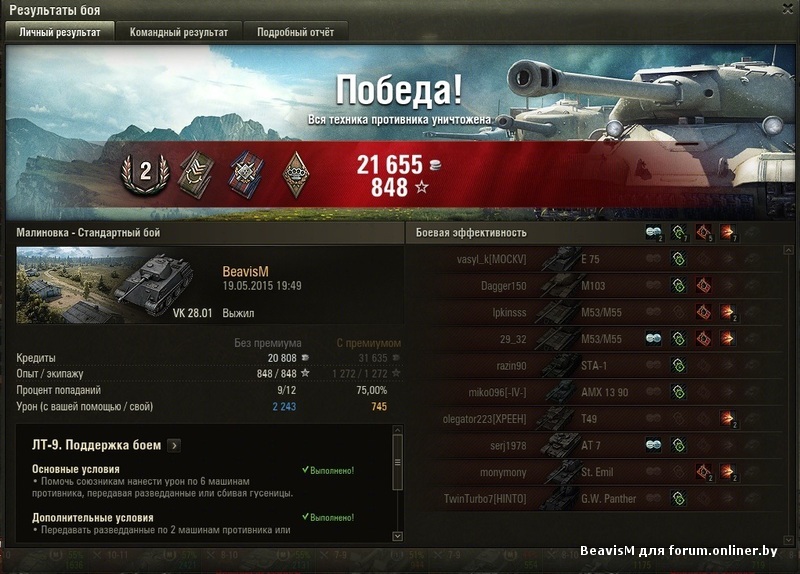
Task: Select the Личный результат tab
Action: pyautogui.click(x=60, y=32)
